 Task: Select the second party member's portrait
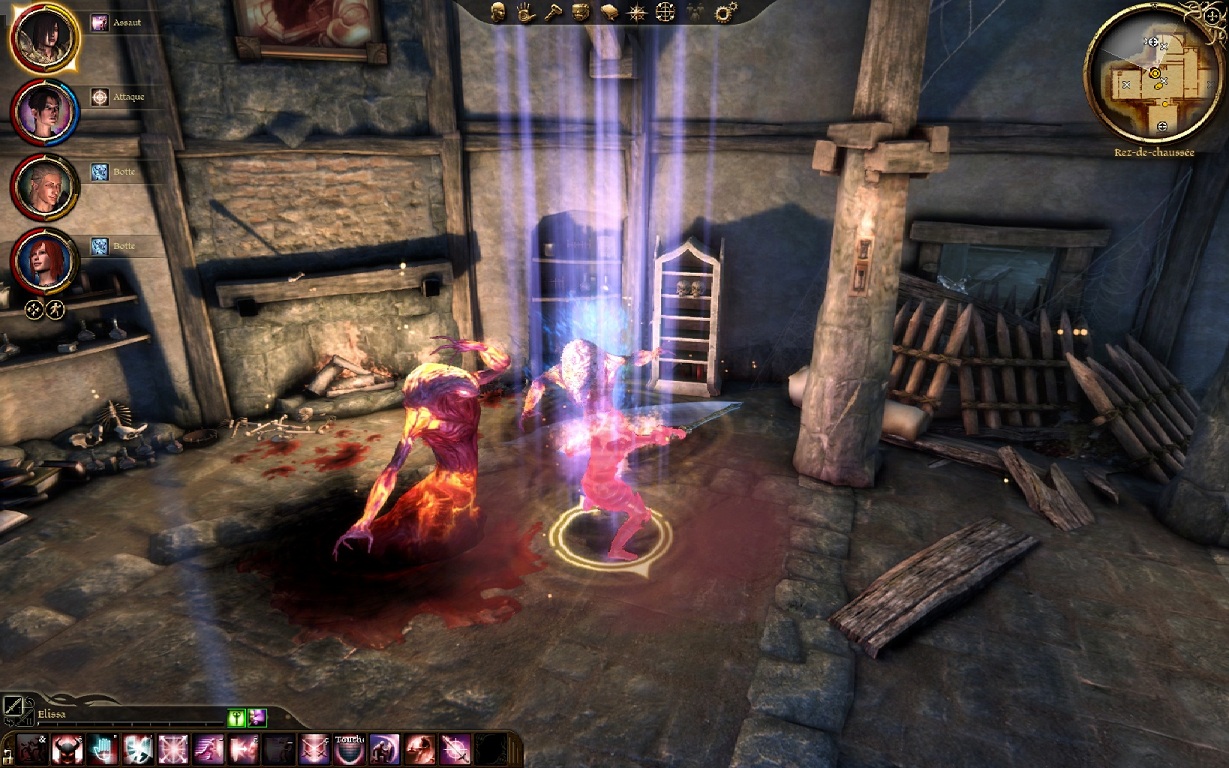click(x=44, y=111)
